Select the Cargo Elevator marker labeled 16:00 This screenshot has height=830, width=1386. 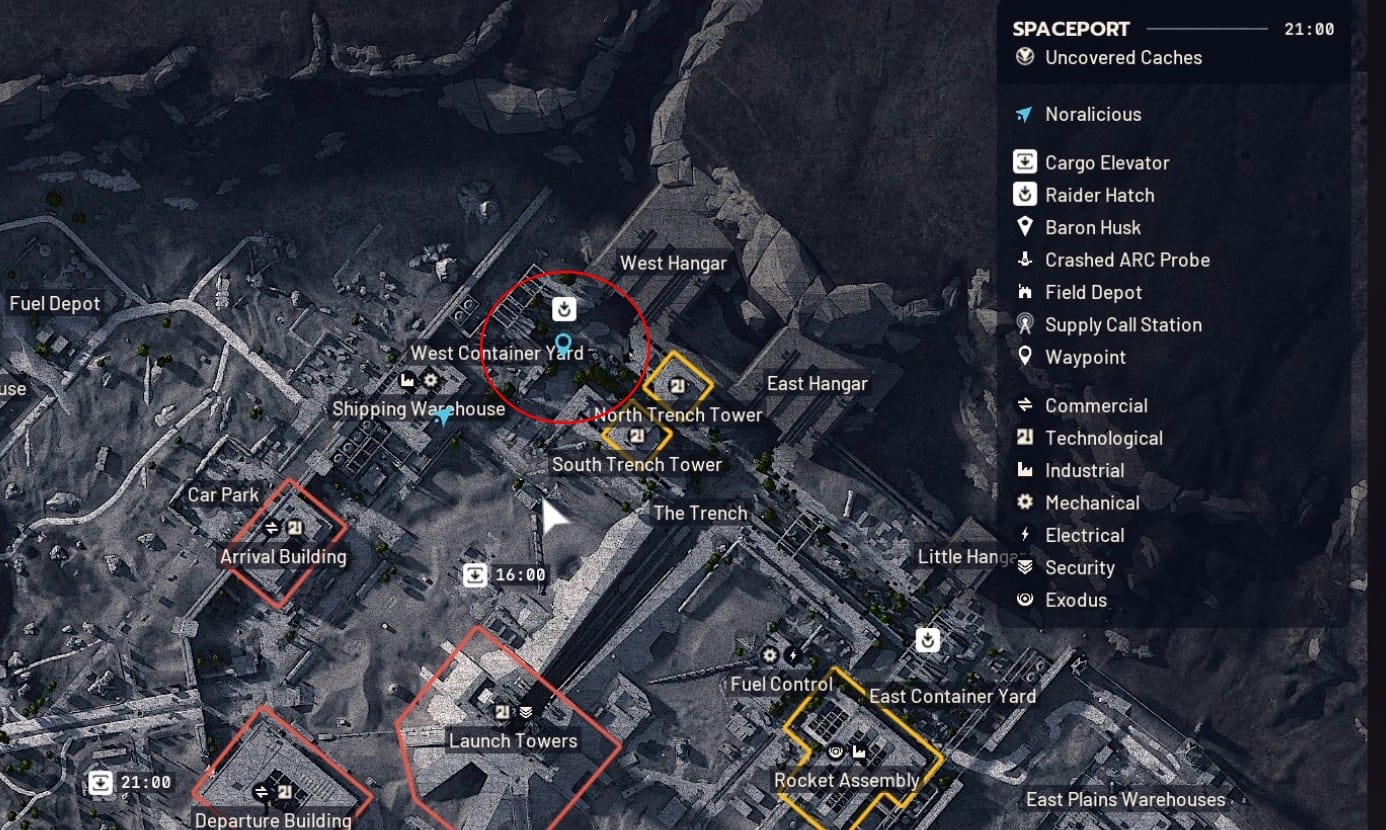(476, 575)
